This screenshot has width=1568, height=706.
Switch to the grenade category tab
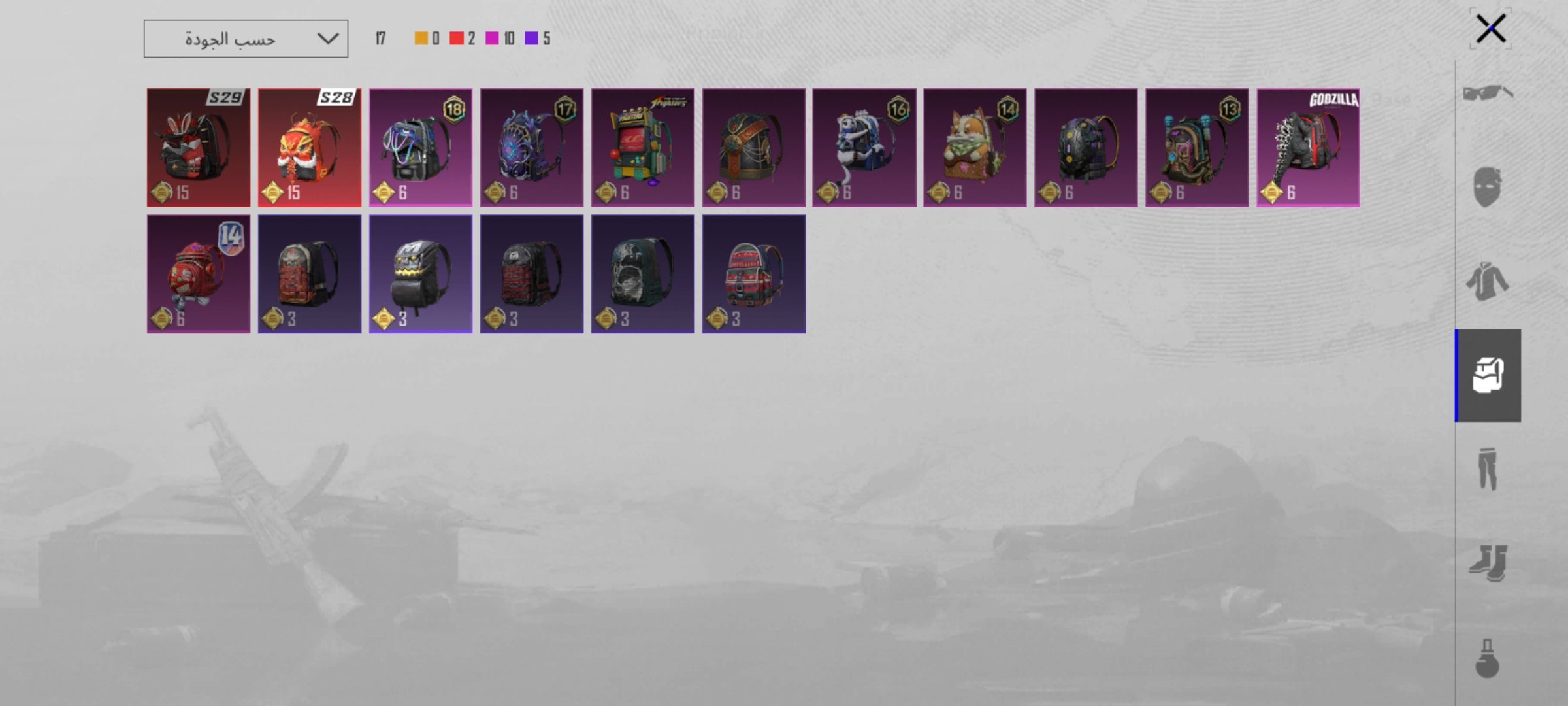pyautogui.click(x=1488, y=658)
